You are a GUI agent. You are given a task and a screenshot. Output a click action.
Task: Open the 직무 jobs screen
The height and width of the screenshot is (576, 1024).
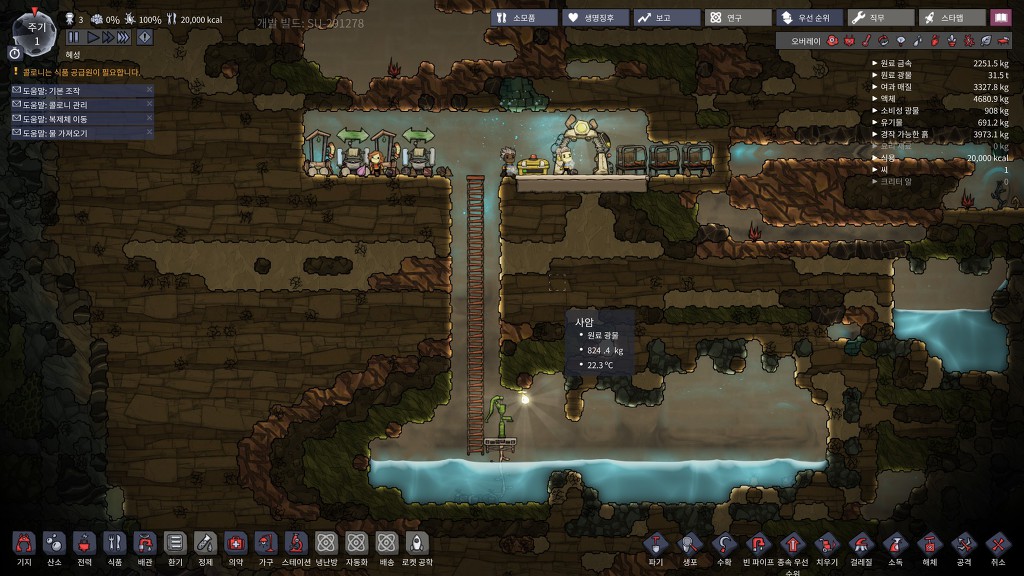click(881, 17)
